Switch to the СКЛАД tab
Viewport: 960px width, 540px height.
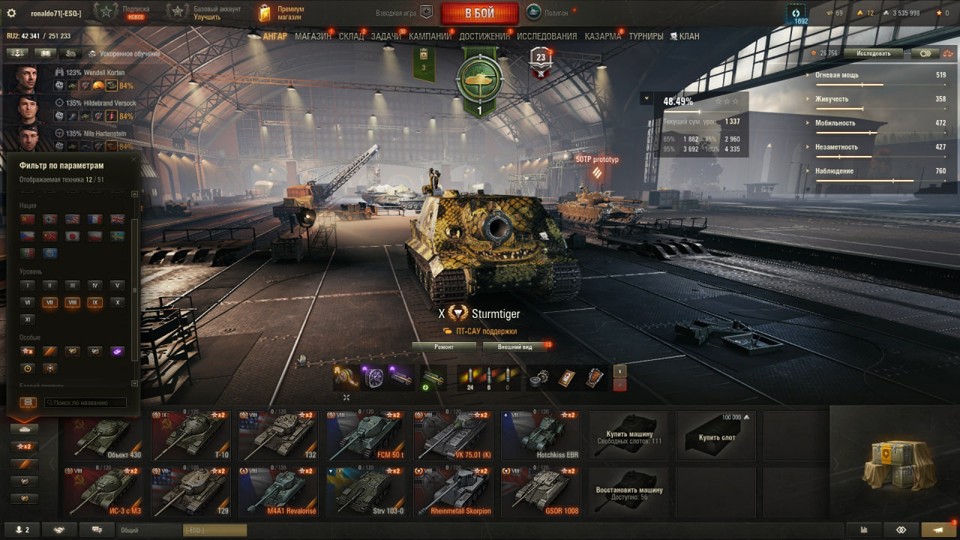(x=351, y=37)
